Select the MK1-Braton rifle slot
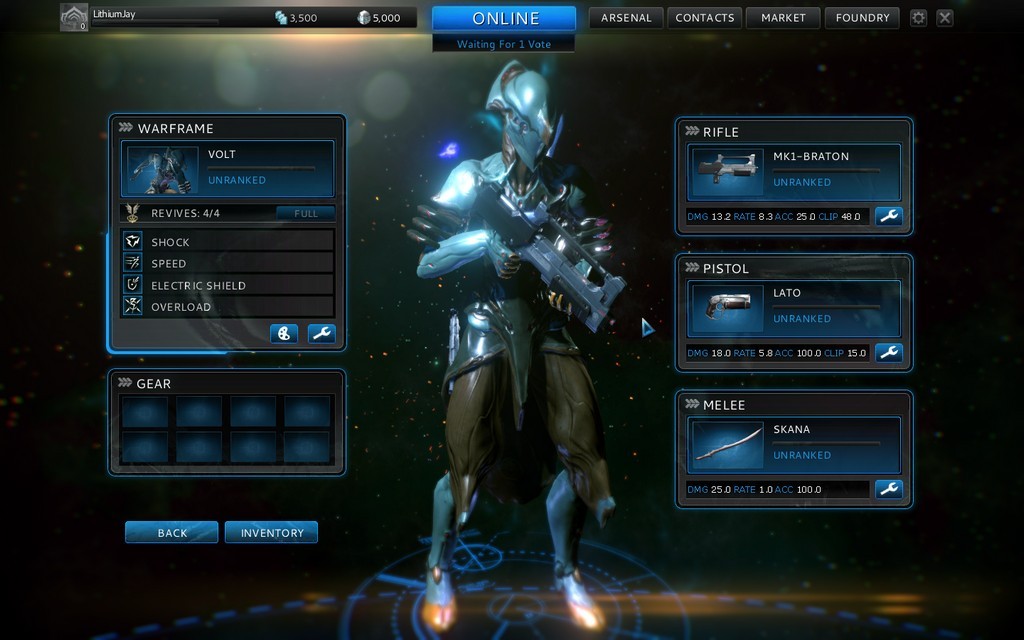1024x640 pixels. point(794,171)
